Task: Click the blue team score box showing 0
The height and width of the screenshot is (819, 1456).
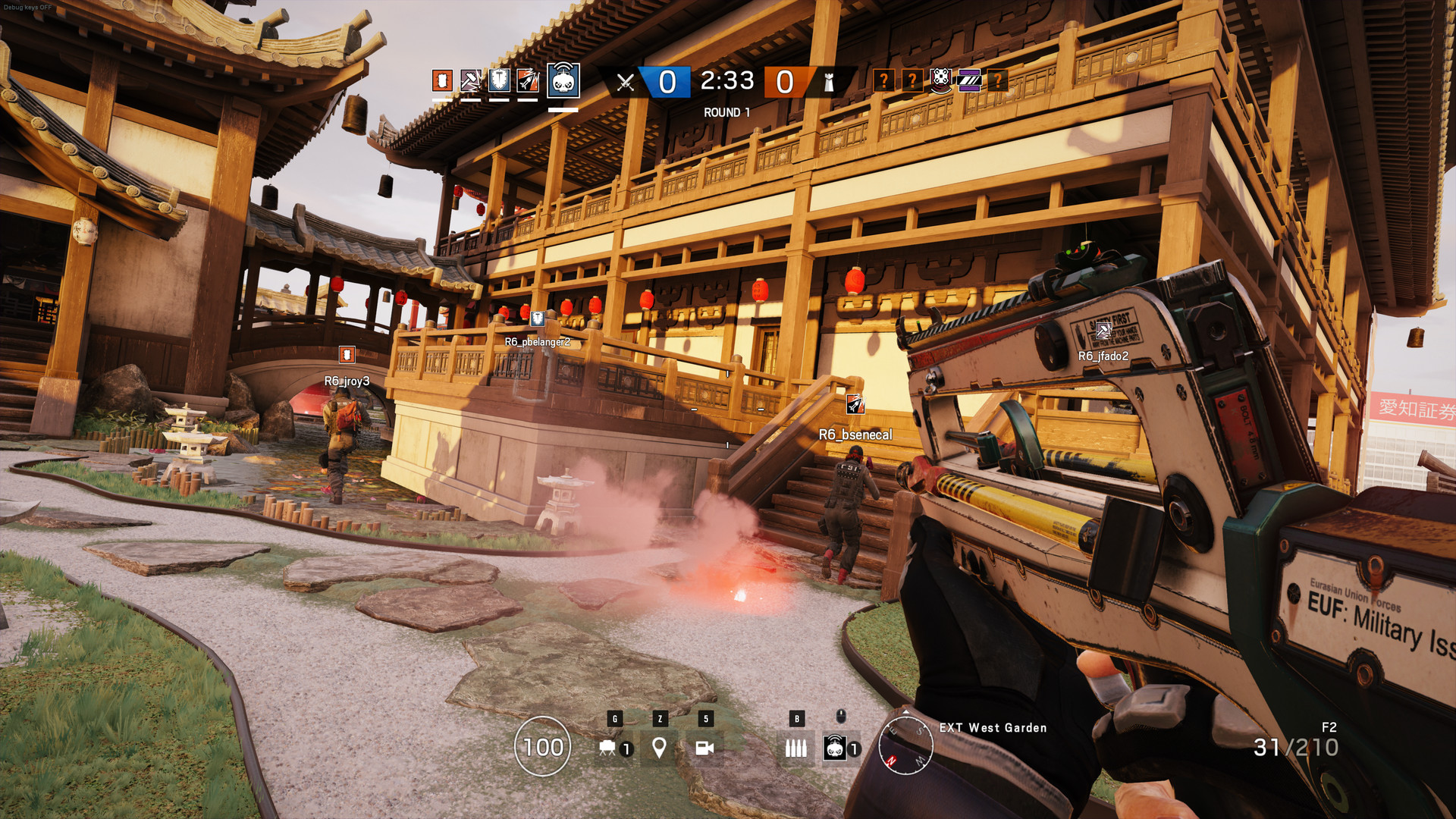Action: point(667,82)
